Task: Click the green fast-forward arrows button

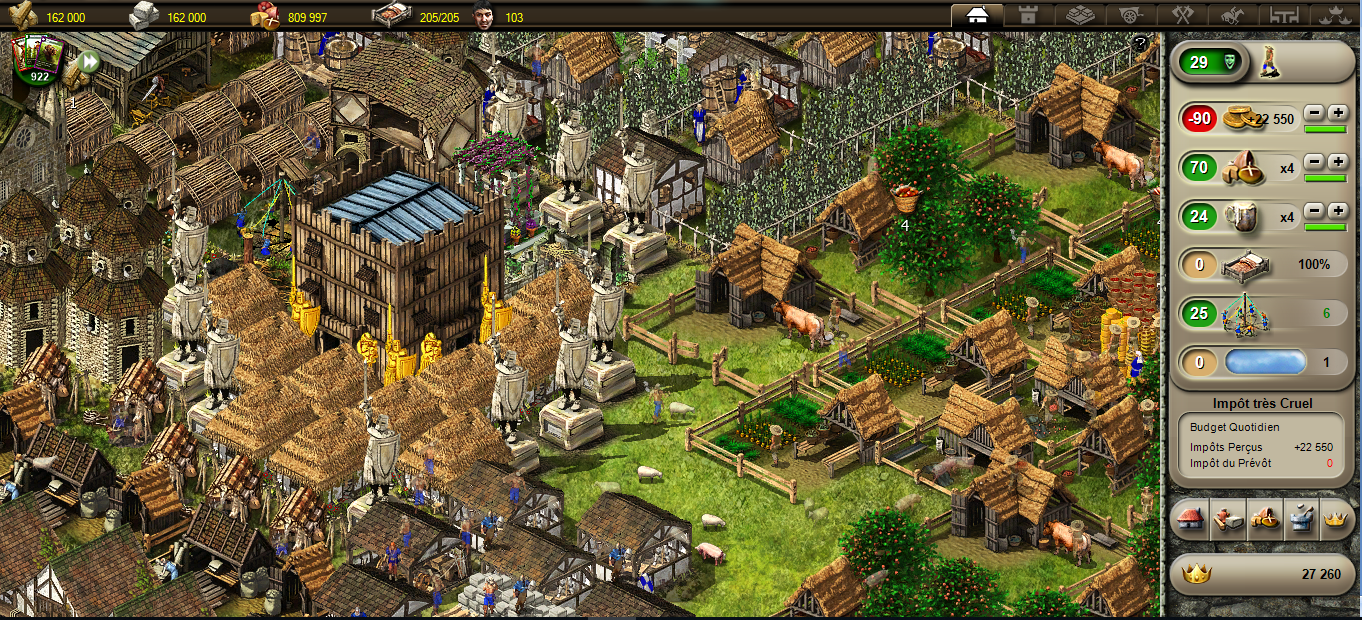Action: click(x=89, y=62)
